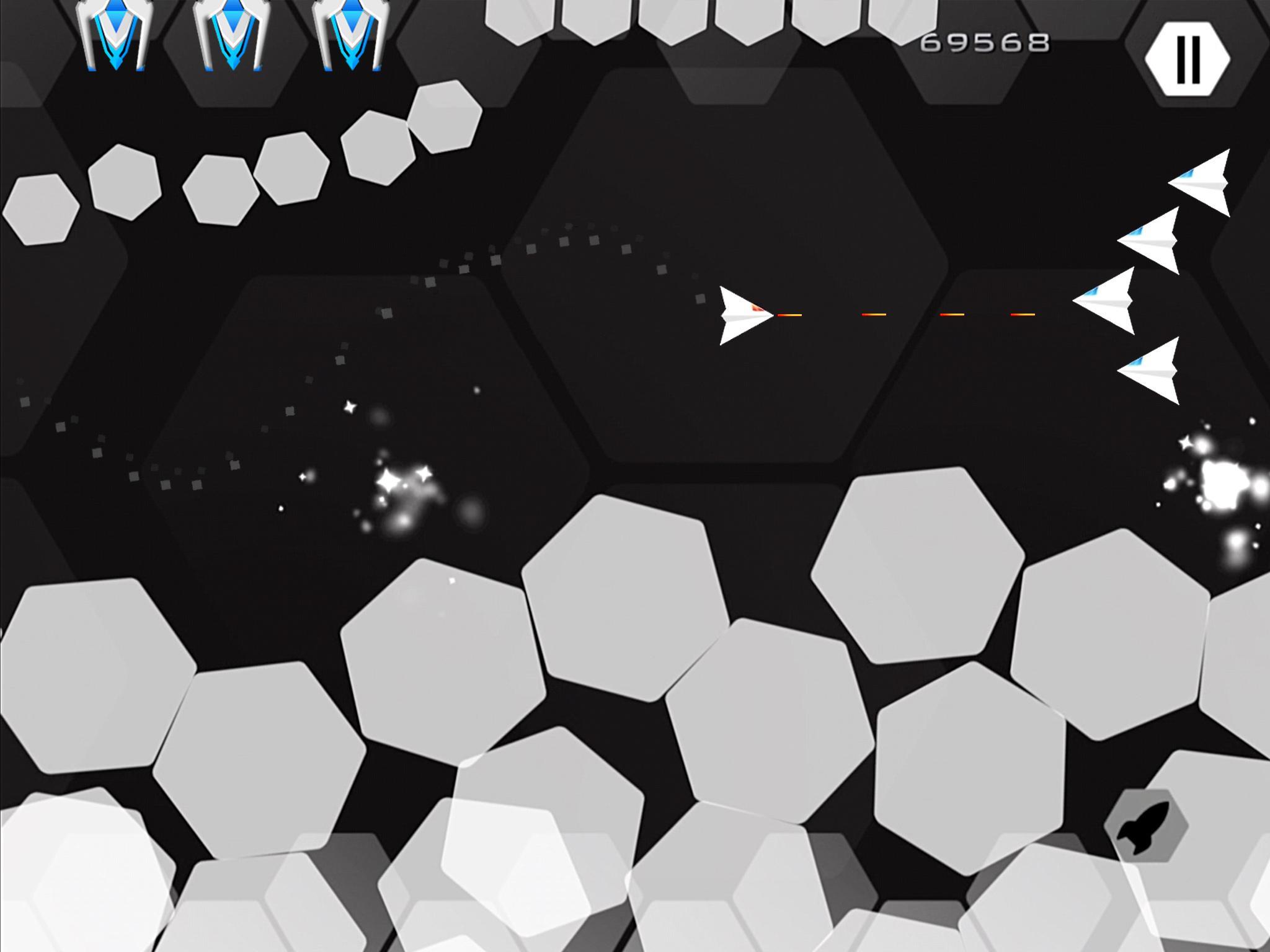The width and height of the screenshot is (1270, 952).
Task: Tap the score display reading 69568
Action: pyautogui.click(x=985, y=41)
